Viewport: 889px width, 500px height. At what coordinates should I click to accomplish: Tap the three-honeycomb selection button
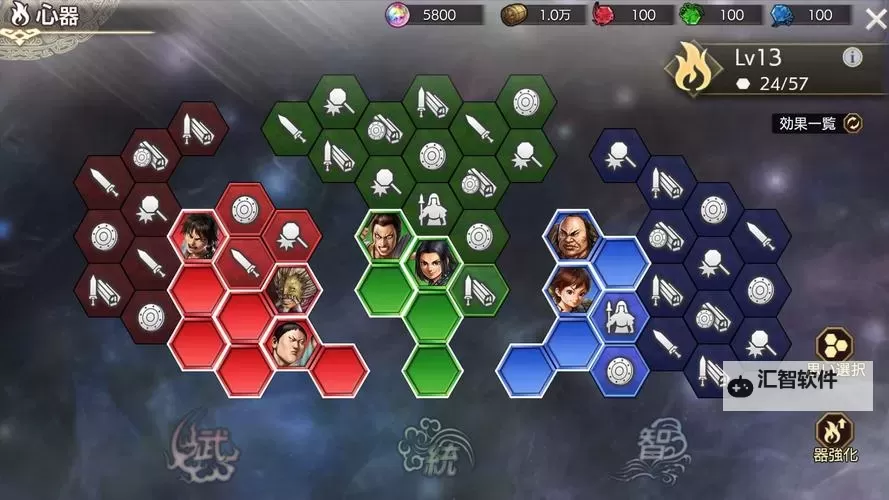point(835,347)
